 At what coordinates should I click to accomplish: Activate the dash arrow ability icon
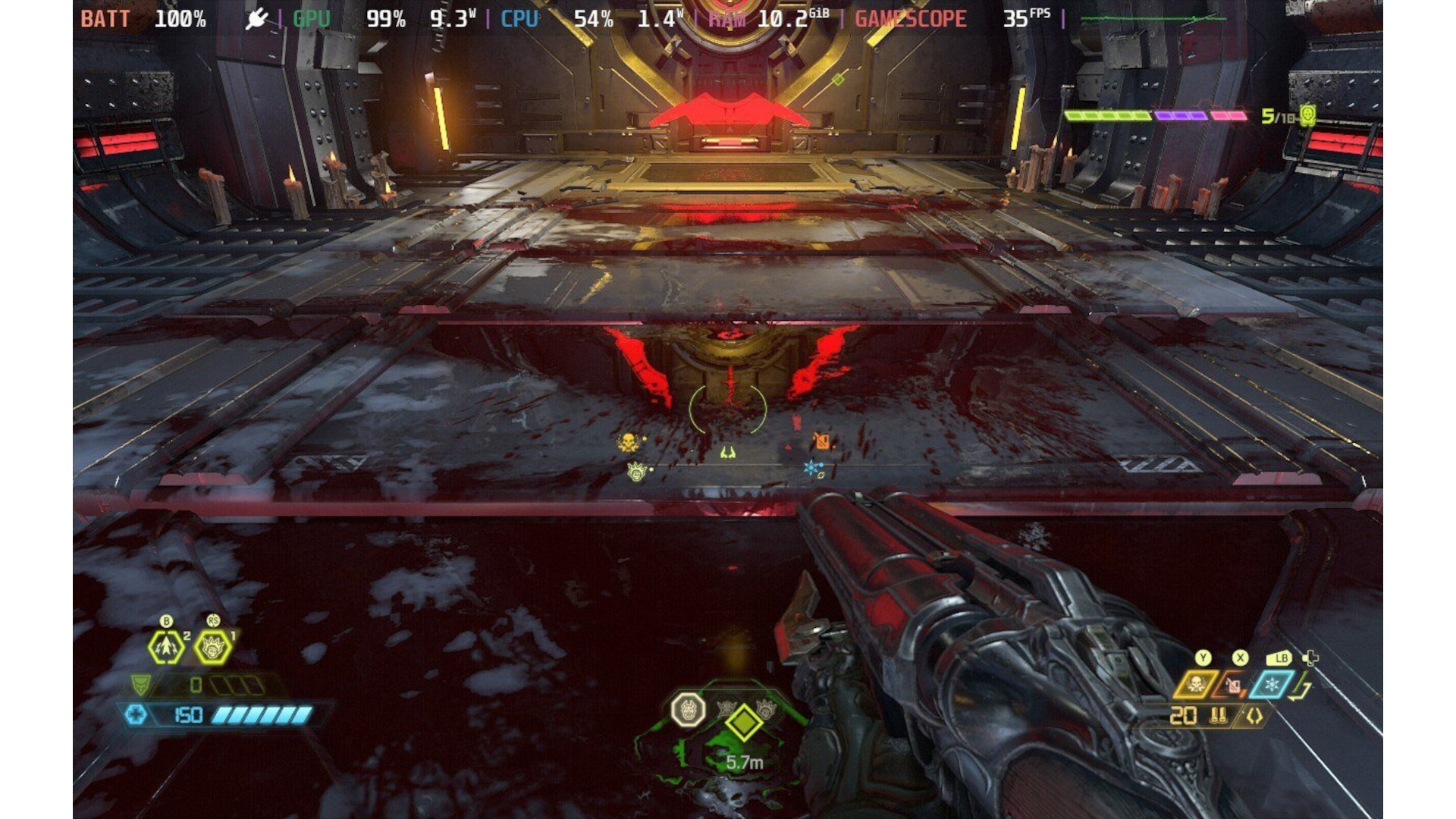pyautogui.click(x=166, y=648)
